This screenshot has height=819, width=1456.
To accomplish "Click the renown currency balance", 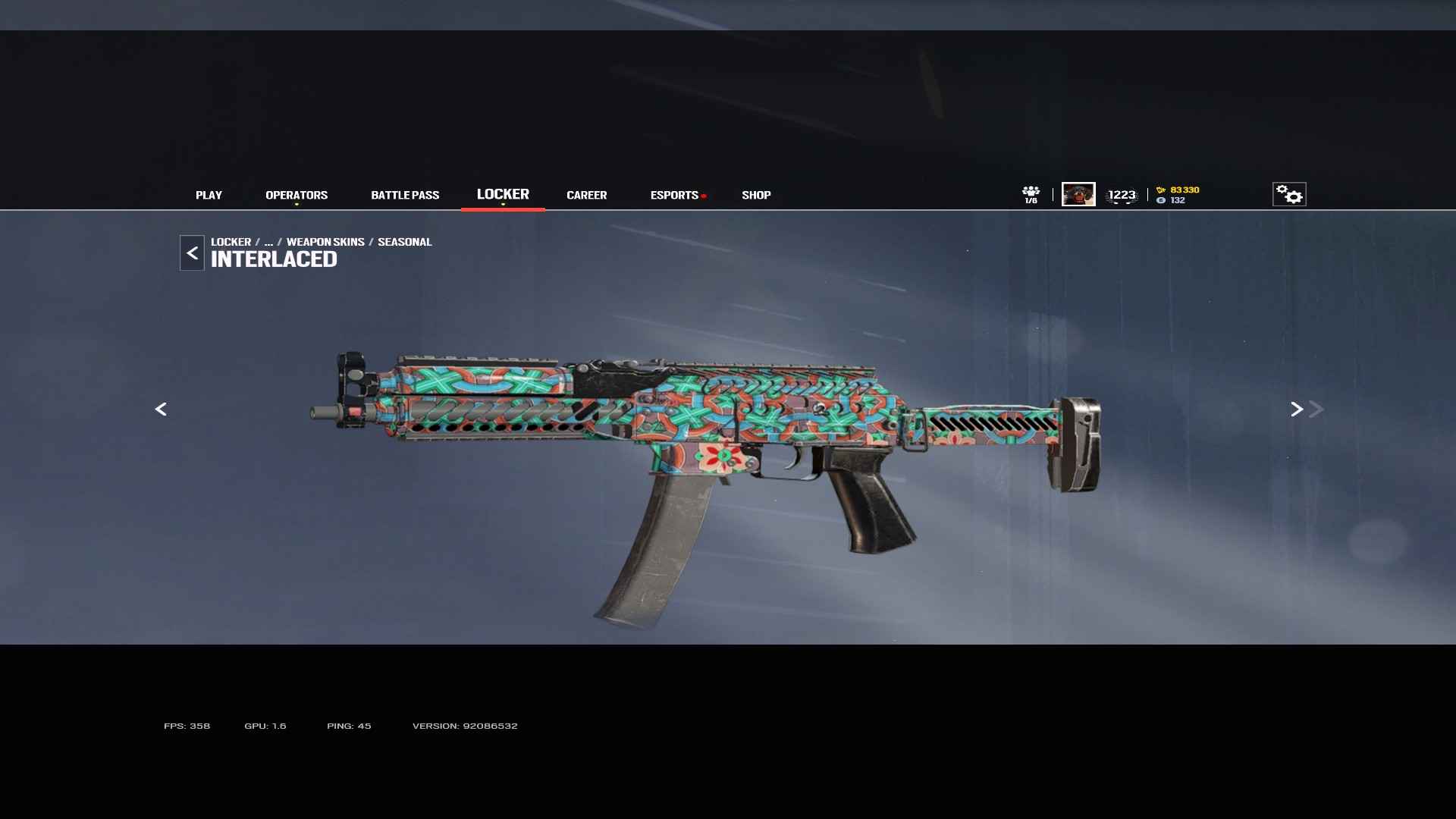I will click(x=1178, y=190).
